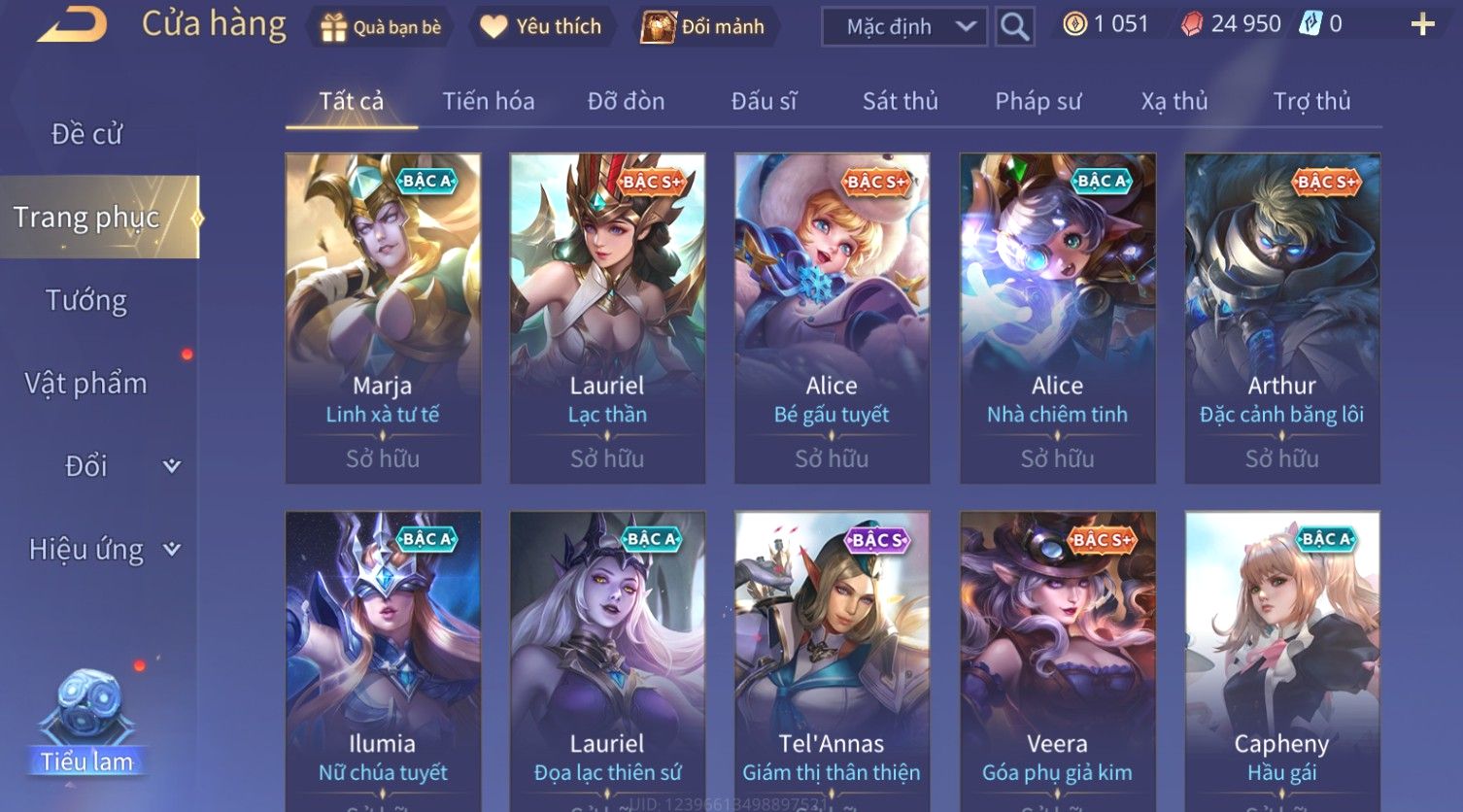Select the Sát thủ assassin tab
The image size is (1463, 812).
900,101
